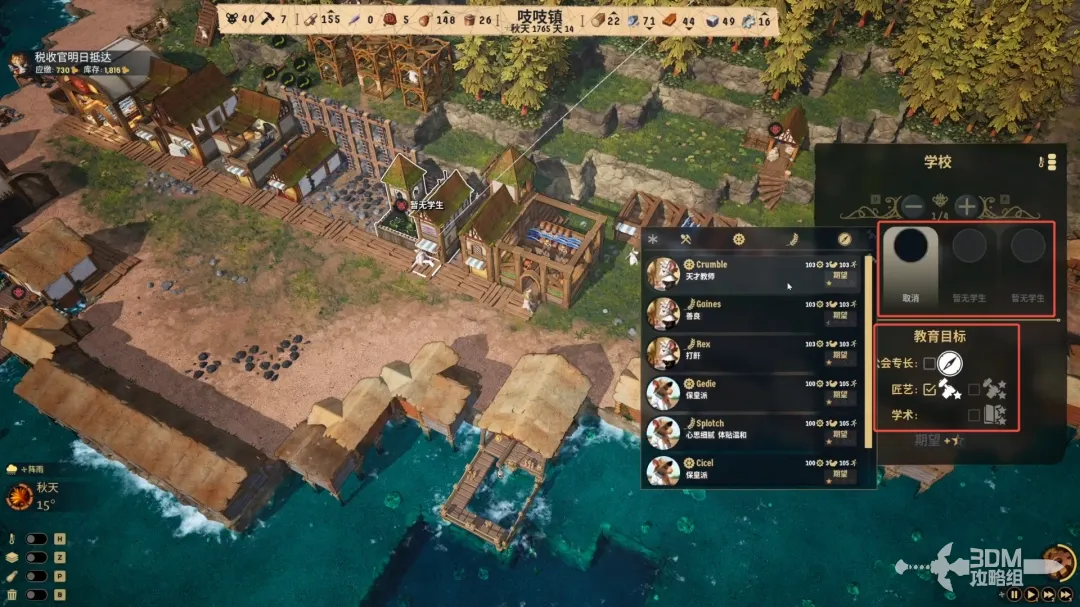Image resolution: width=1080 pixels, height=607 pixels.
Task: Tick the 学术 academic goal checkbox
Action: tap(973, 415)
